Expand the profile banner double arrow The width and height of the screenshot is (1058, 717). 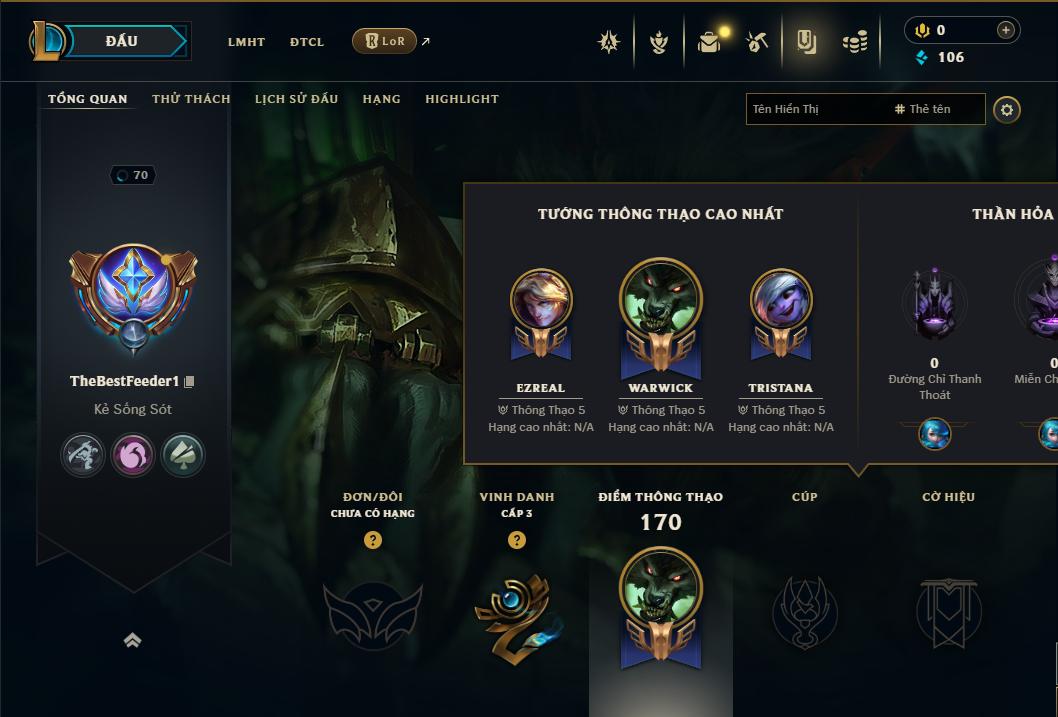pyautogui.click(x=132, y=641)
